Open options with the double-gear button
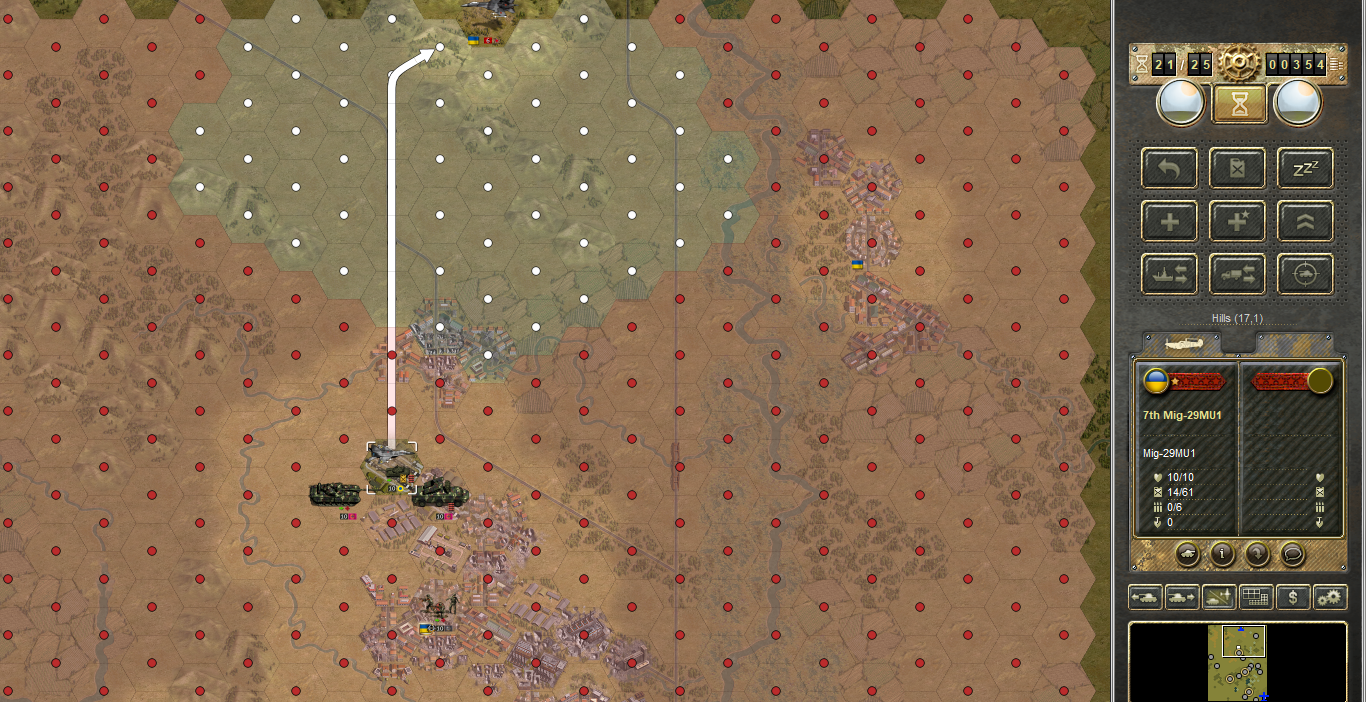Screen dimensions: 1366x702 point(1330,598)
